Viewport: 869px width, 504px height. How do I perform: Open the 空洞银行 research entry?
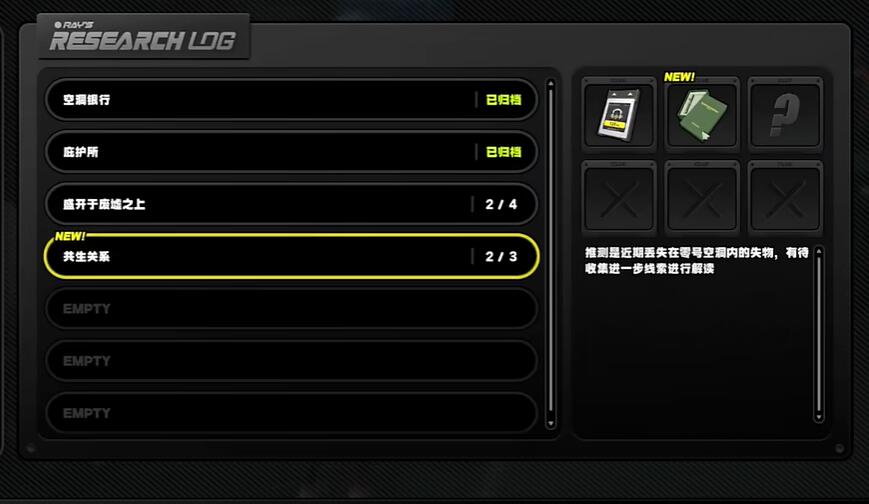coord(291,100)
